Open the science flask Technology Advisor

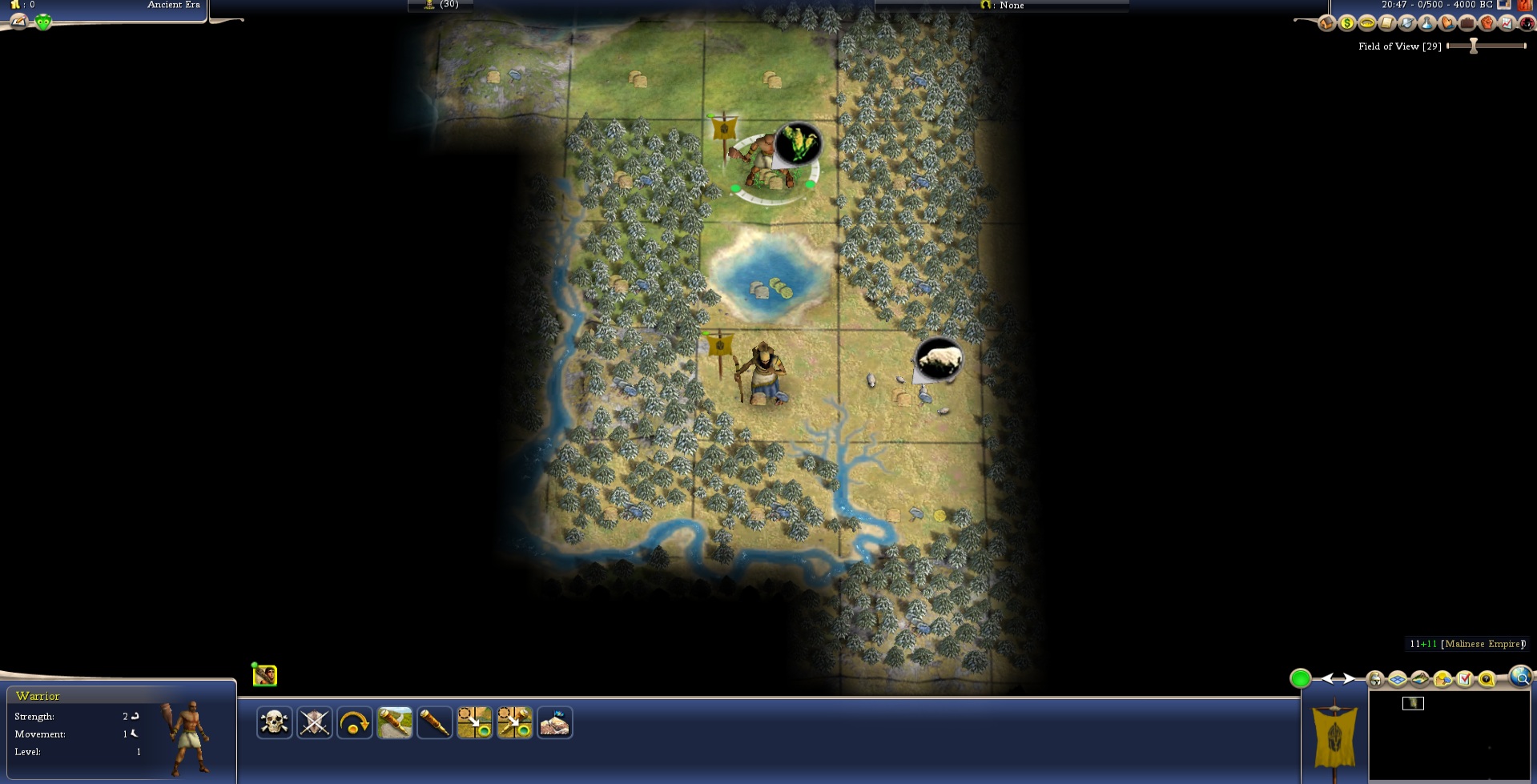coord(1427,23)
